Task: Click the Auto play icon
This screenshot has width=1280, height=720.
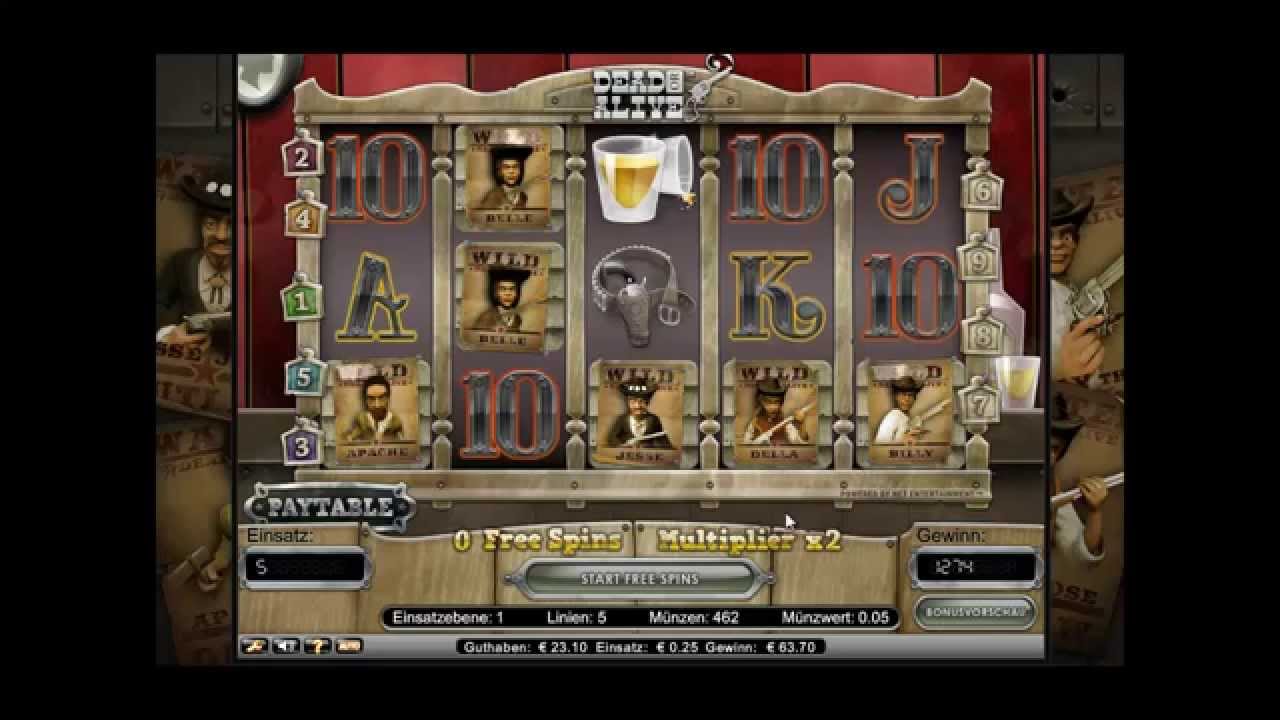Action: (348, 646)
